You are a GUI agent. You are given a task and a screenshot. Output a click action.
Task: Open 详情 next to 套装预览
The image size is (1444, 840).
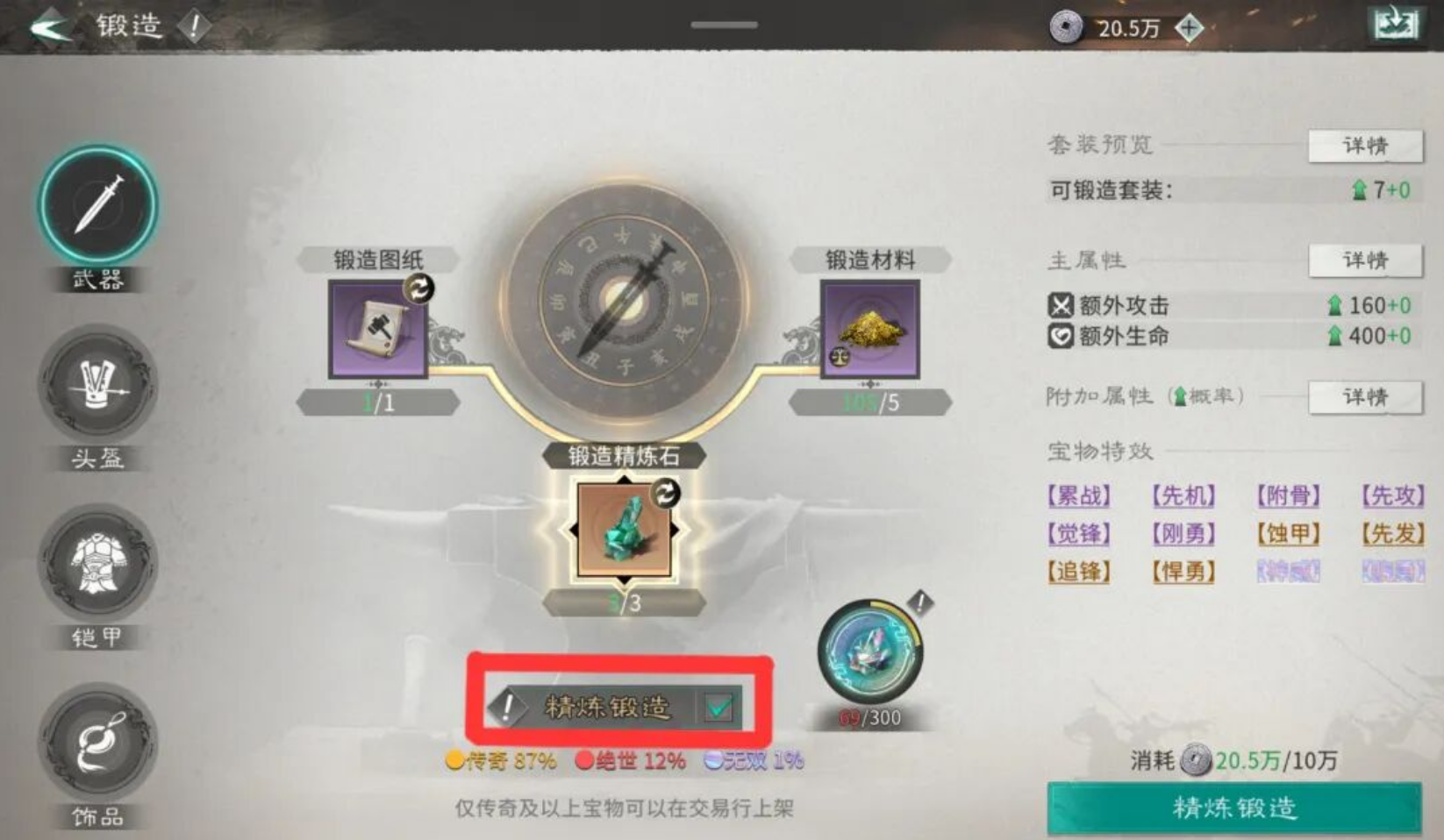click(x=1364, y=146)
